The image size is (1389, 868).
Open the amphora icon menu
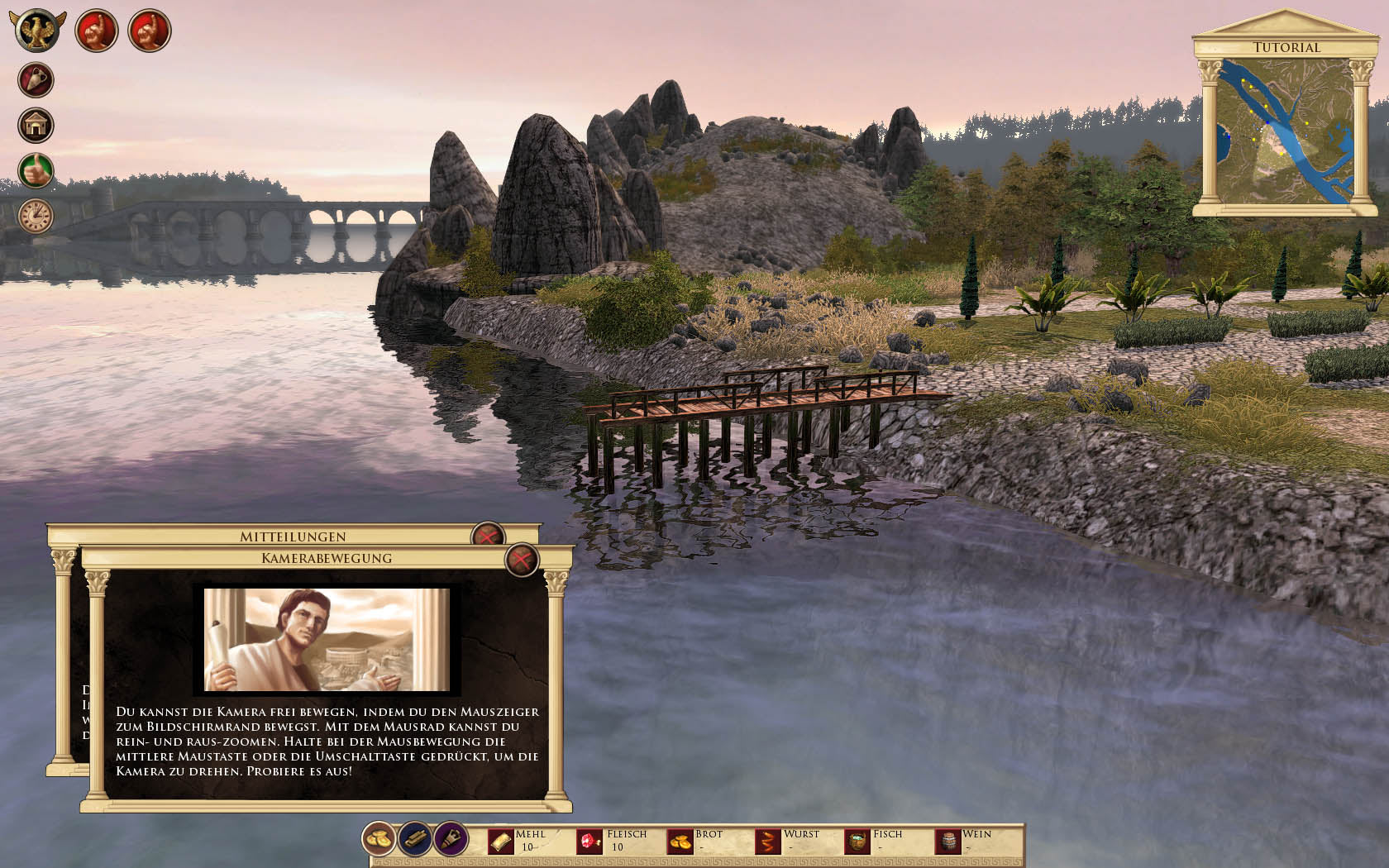click(x=36, y=80)
